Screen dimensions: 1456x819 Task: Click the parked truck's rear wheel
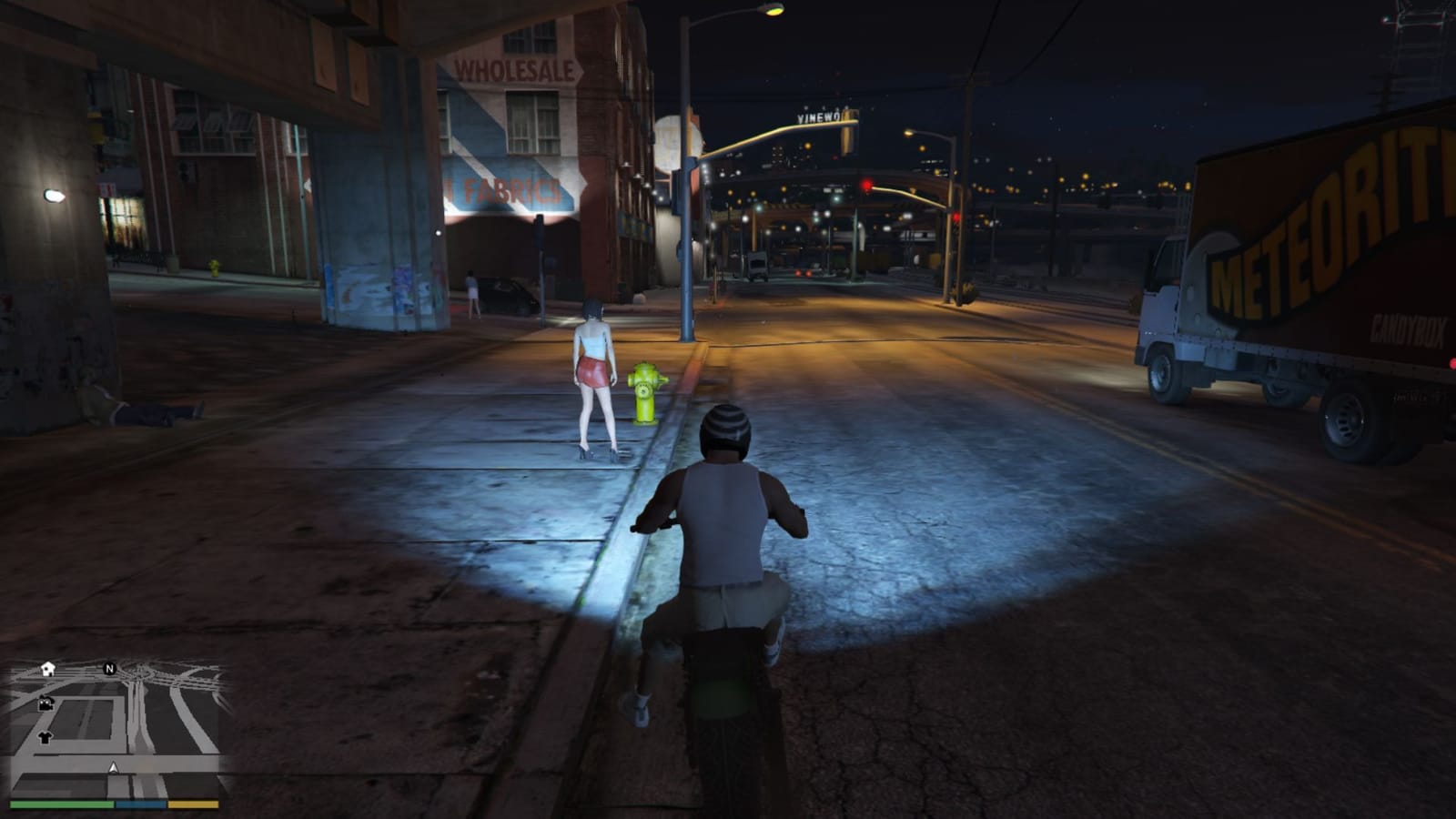pos(1347,419)
